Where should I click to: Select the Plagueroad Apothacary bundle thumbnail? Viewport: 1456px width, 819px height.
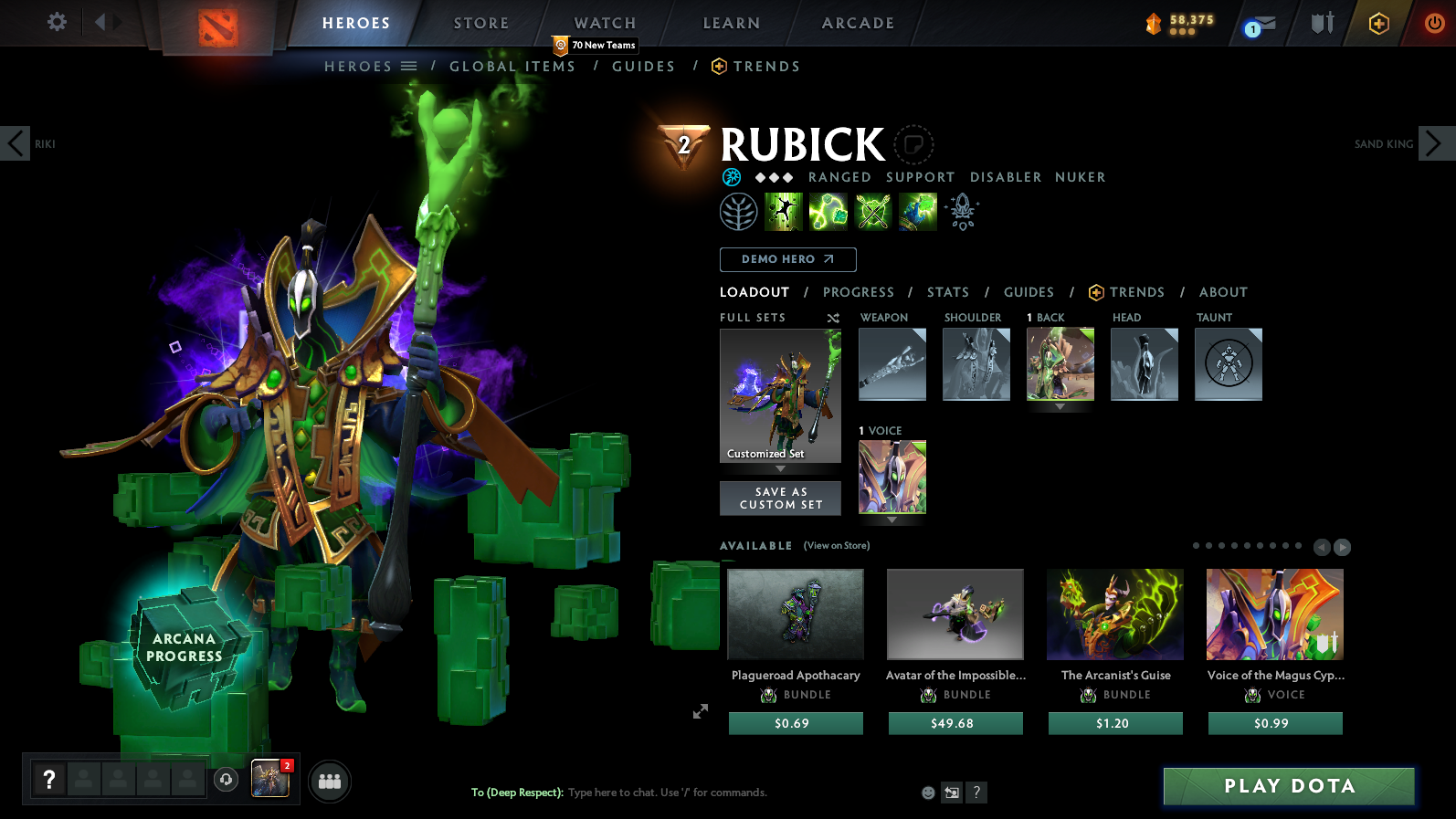(795, 614)
